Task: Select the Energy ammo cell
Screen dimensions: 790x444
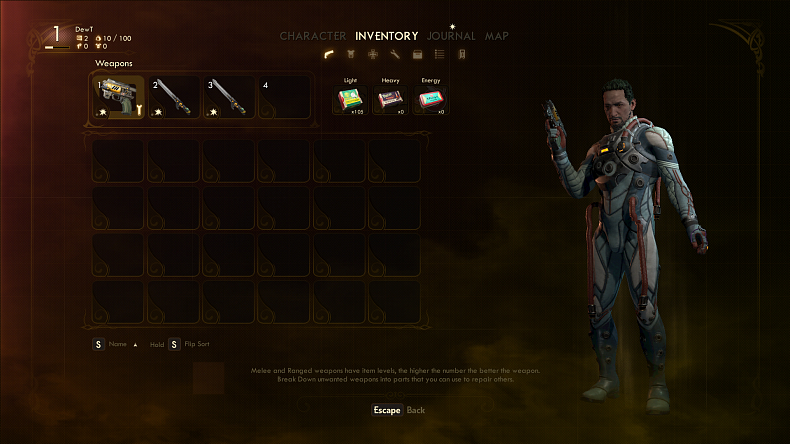Action: pyautogui.click(x=430, y=98)
